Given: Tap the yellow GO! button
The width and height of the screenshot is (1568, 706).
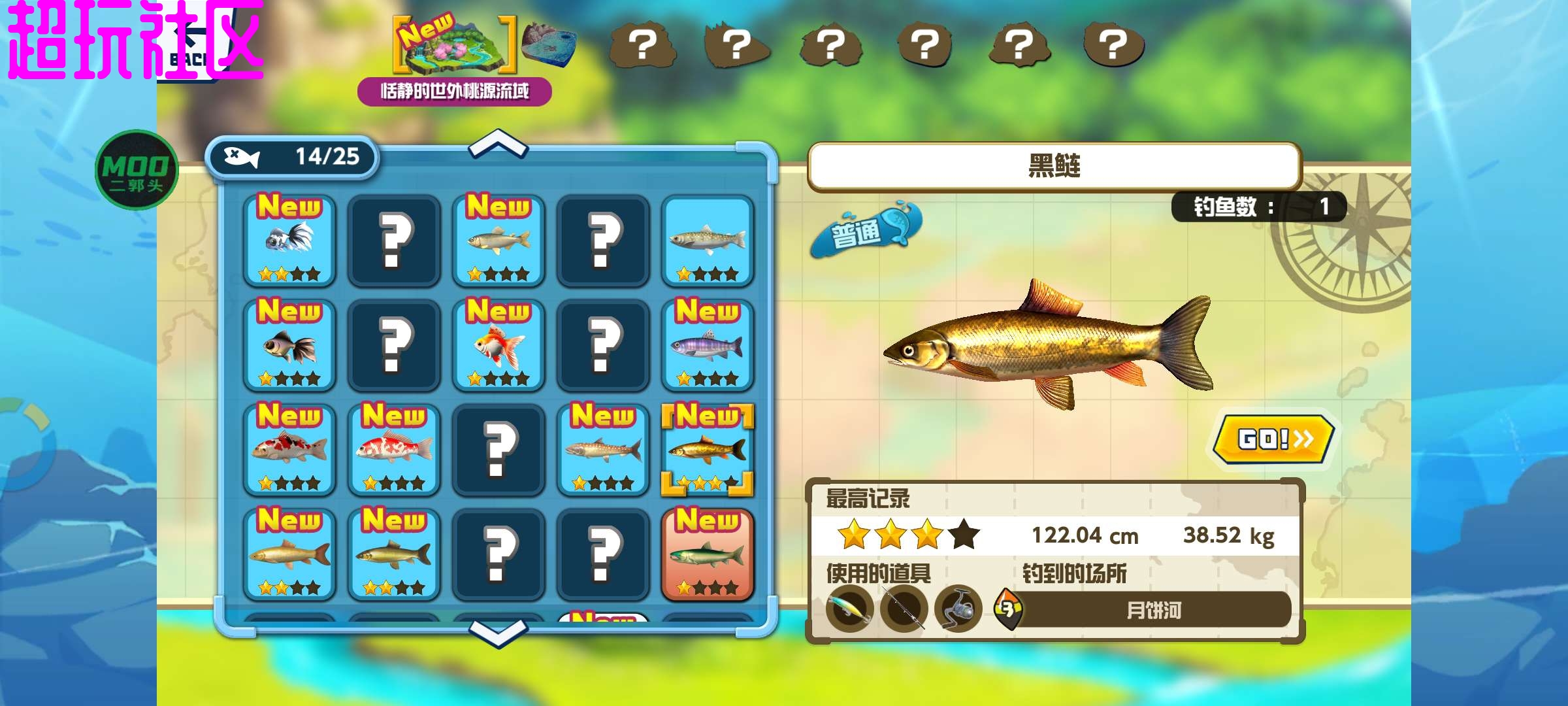Looking at the screenshot, I should pyautogui.click(x=1273, y=439).
